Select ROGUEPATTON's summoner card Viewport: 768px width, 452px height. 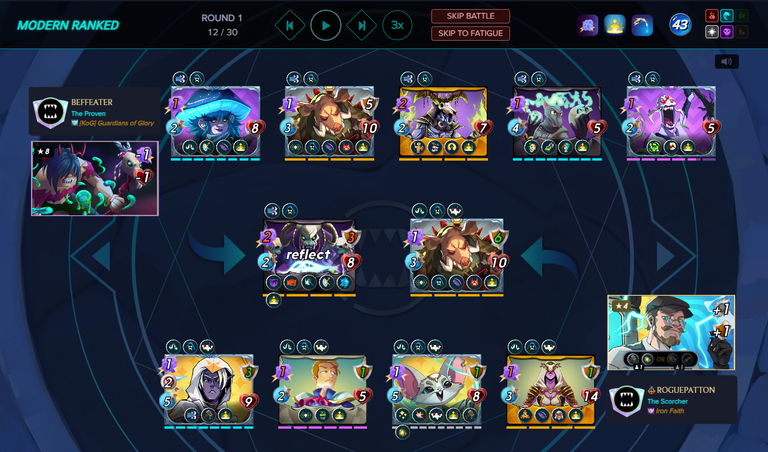(671, 332)
